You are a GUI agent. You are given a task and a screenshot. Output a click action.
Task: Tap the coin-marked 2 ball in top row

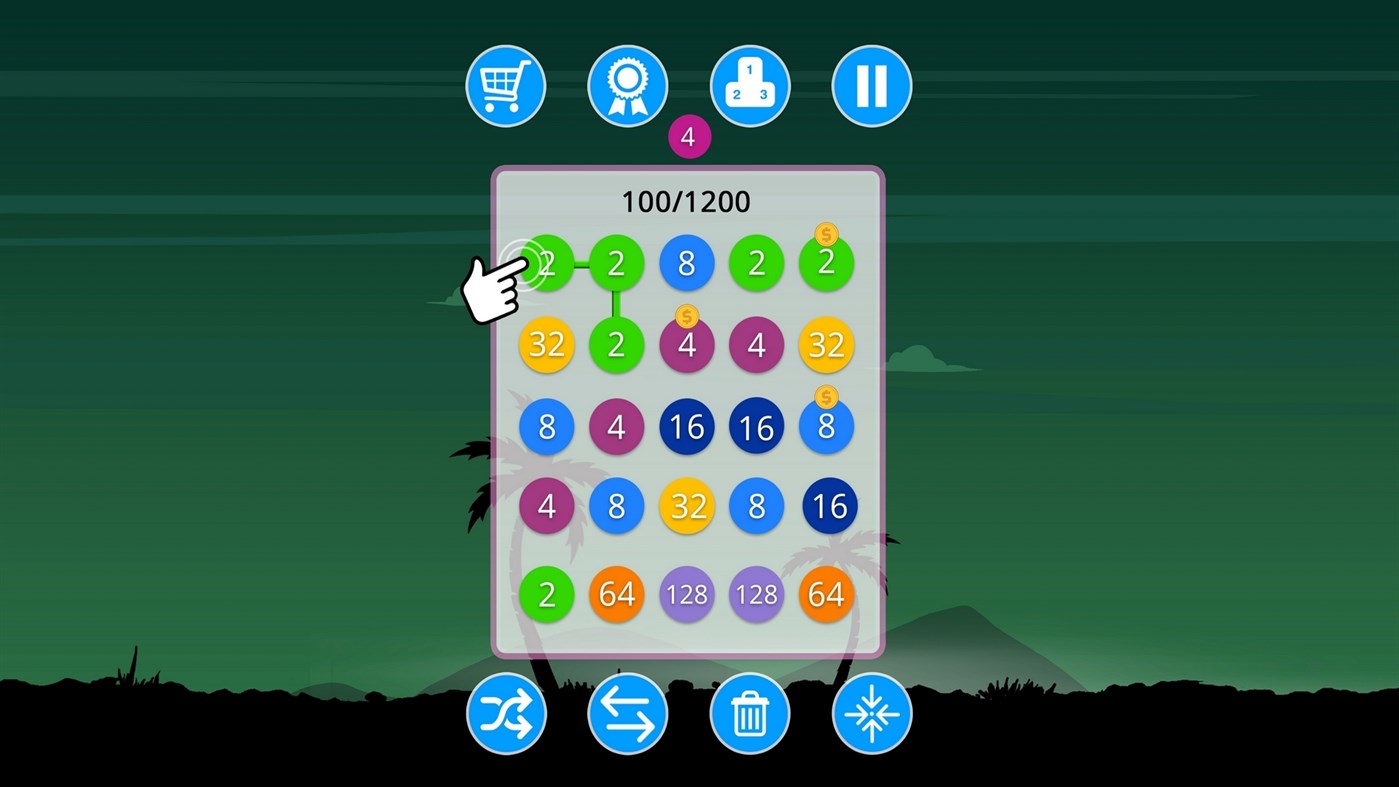click(x=826, y=264)
